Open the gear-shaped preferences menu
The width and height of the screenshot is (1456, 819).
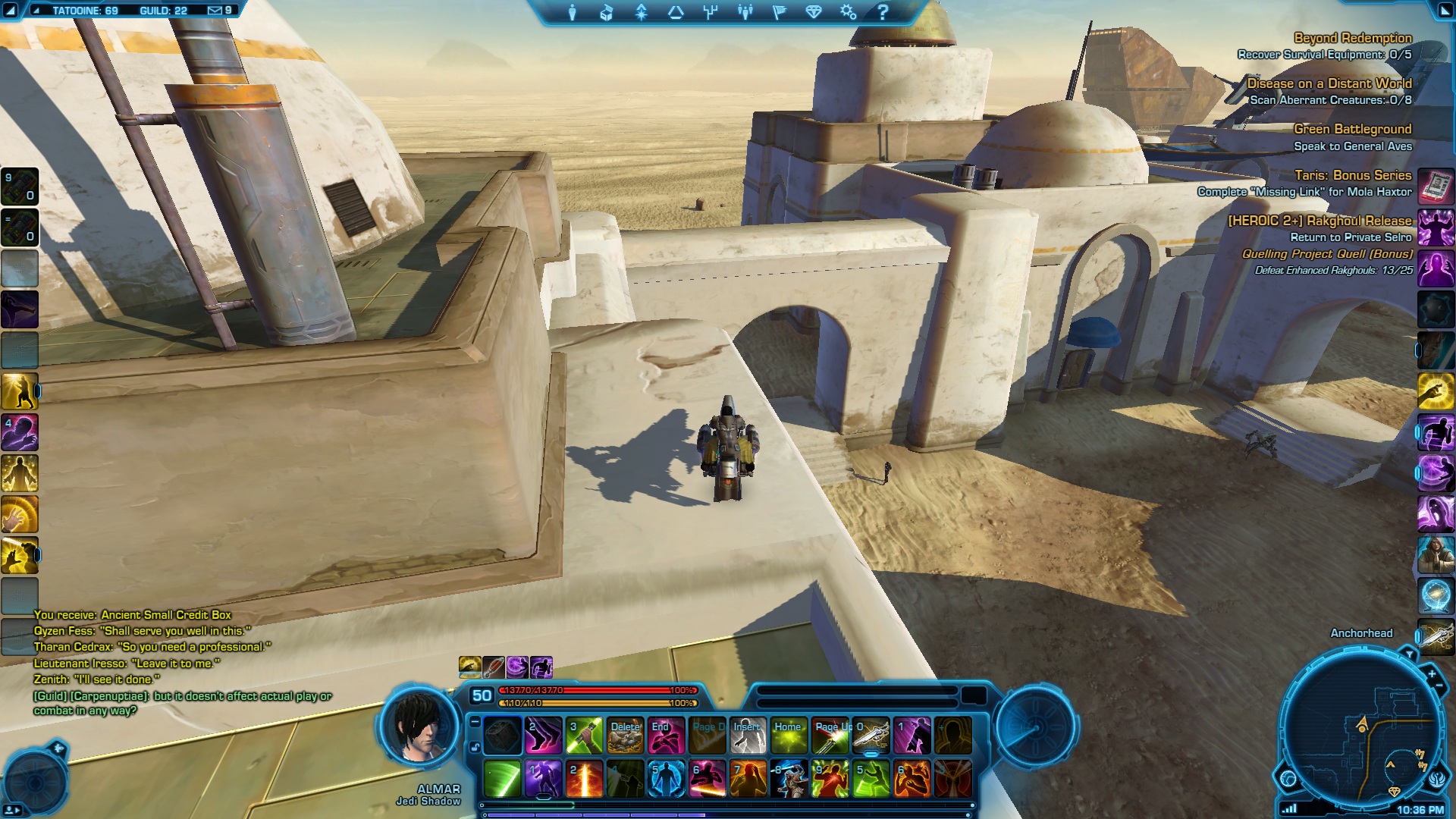click(848, 12)
